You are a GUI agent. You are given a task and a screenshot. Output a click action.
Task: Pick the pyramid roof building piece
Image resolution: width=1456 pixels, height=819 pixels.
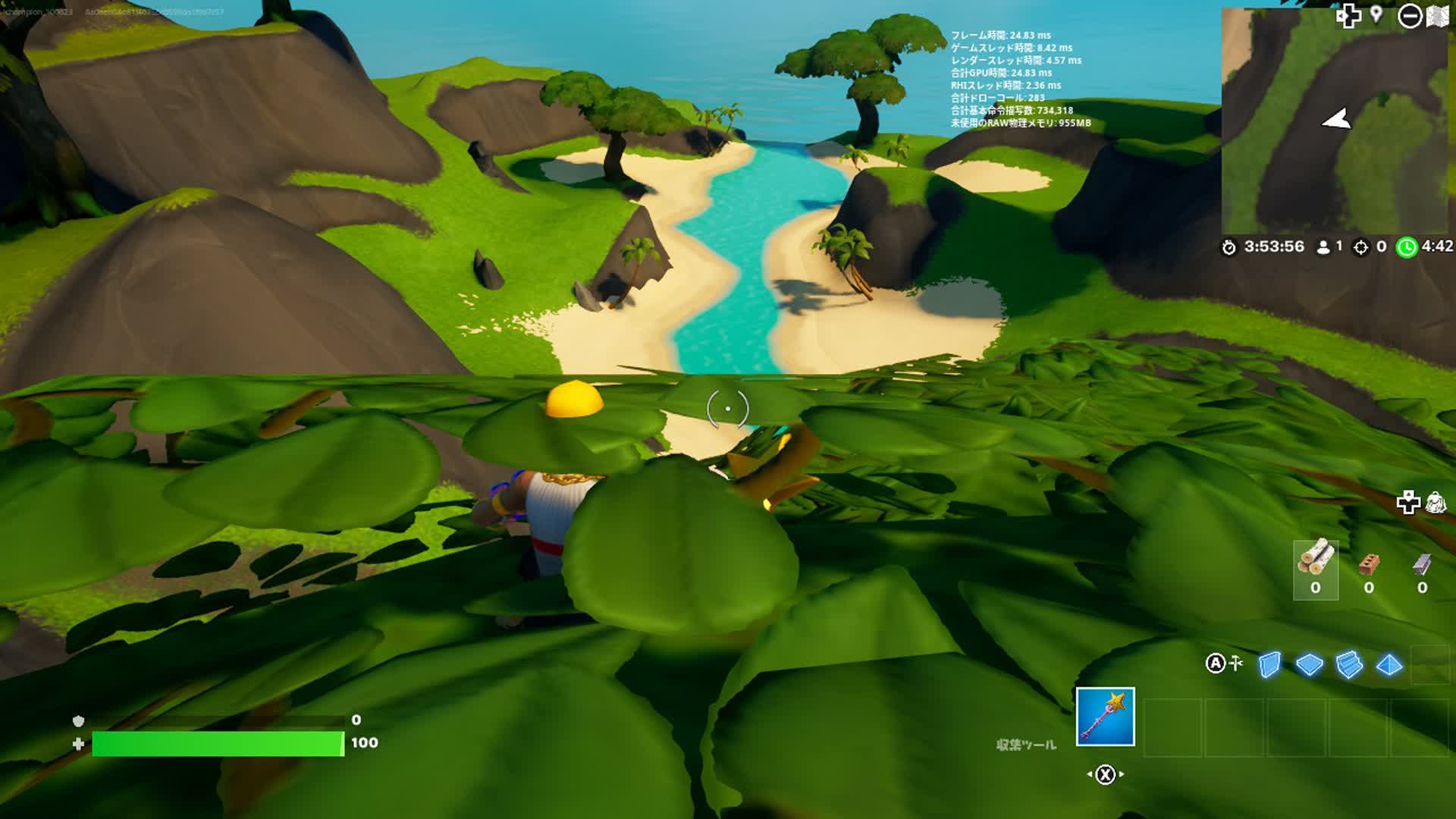1389,665
